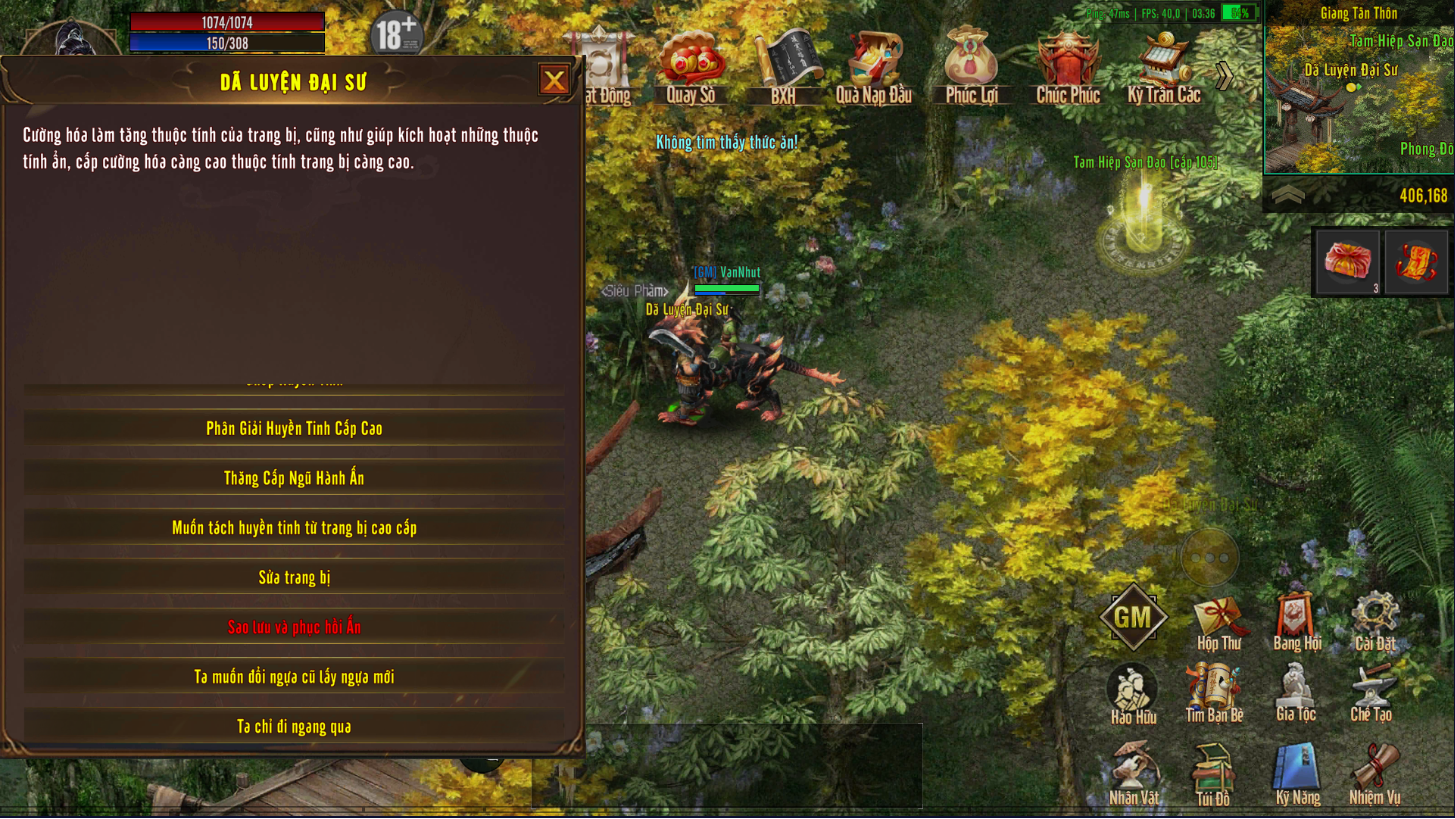This screenshot has height=819, width=1455.
Task: Choose Sao lưu và phục hồi Ấn
Action: (x=294, y=627)
